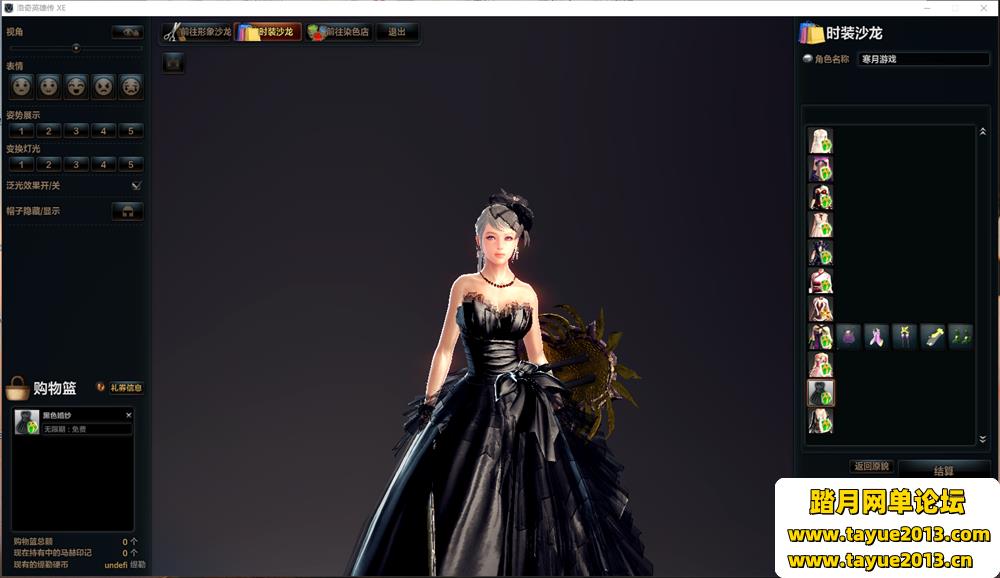The image size is (1000, 578).
Task: Remove 黑色婚纱 from the shopping basket
Action: tap(128, 414)
